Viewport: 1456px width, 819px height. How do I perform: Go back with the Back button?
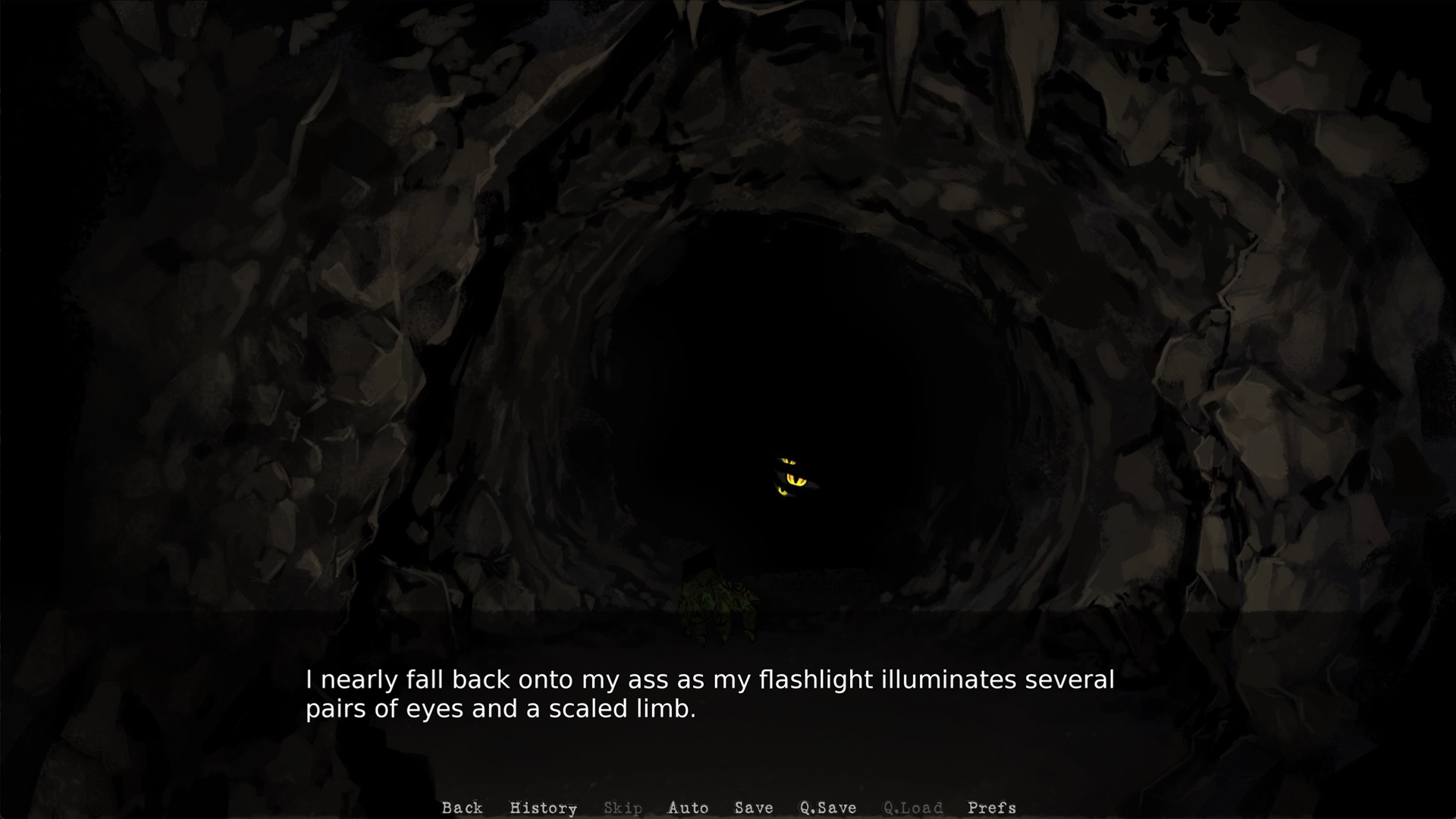(462, 808)
